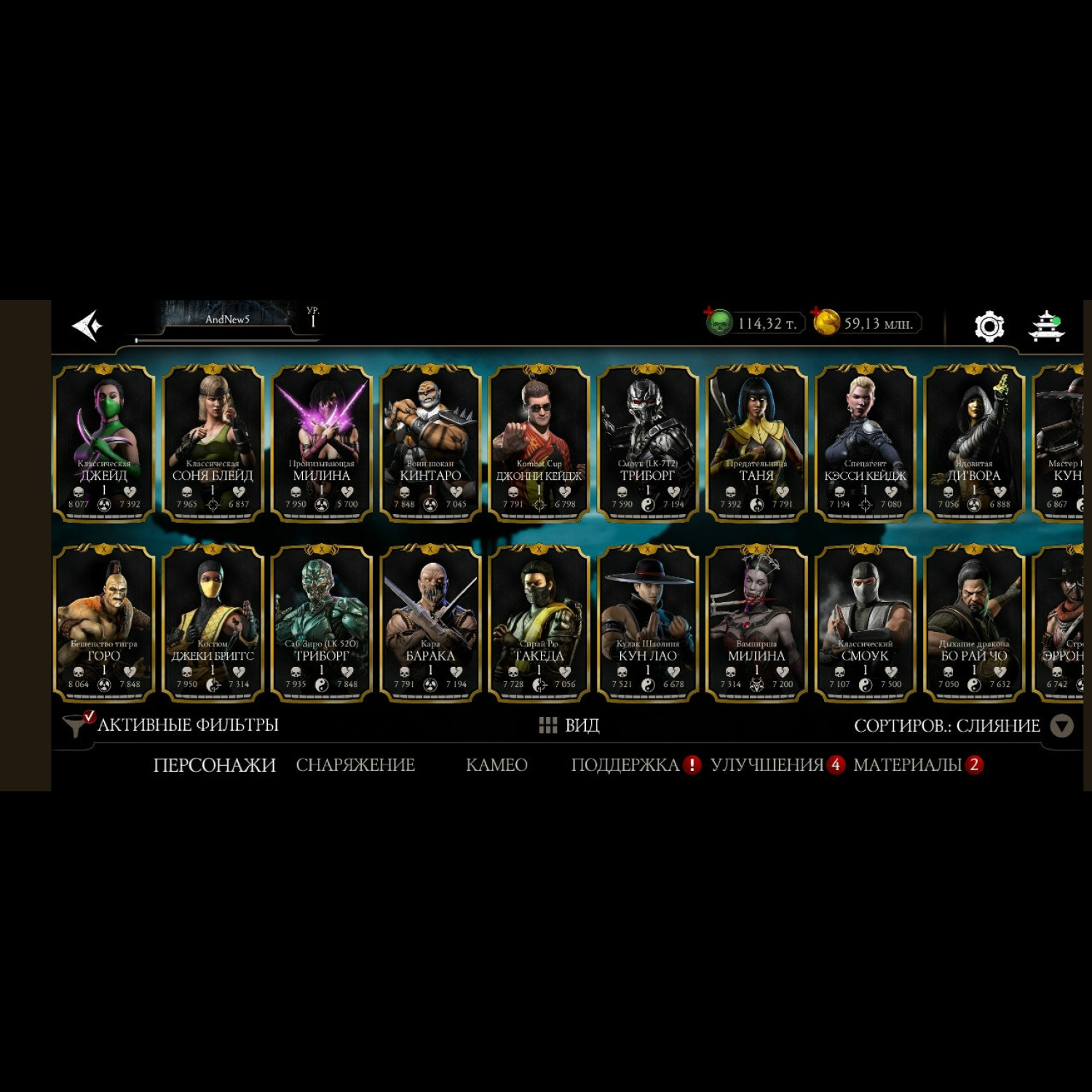The width and height of the screenshot is (1092, 1092).
Task: Open the gear settings menu
Action: point(989,325)
